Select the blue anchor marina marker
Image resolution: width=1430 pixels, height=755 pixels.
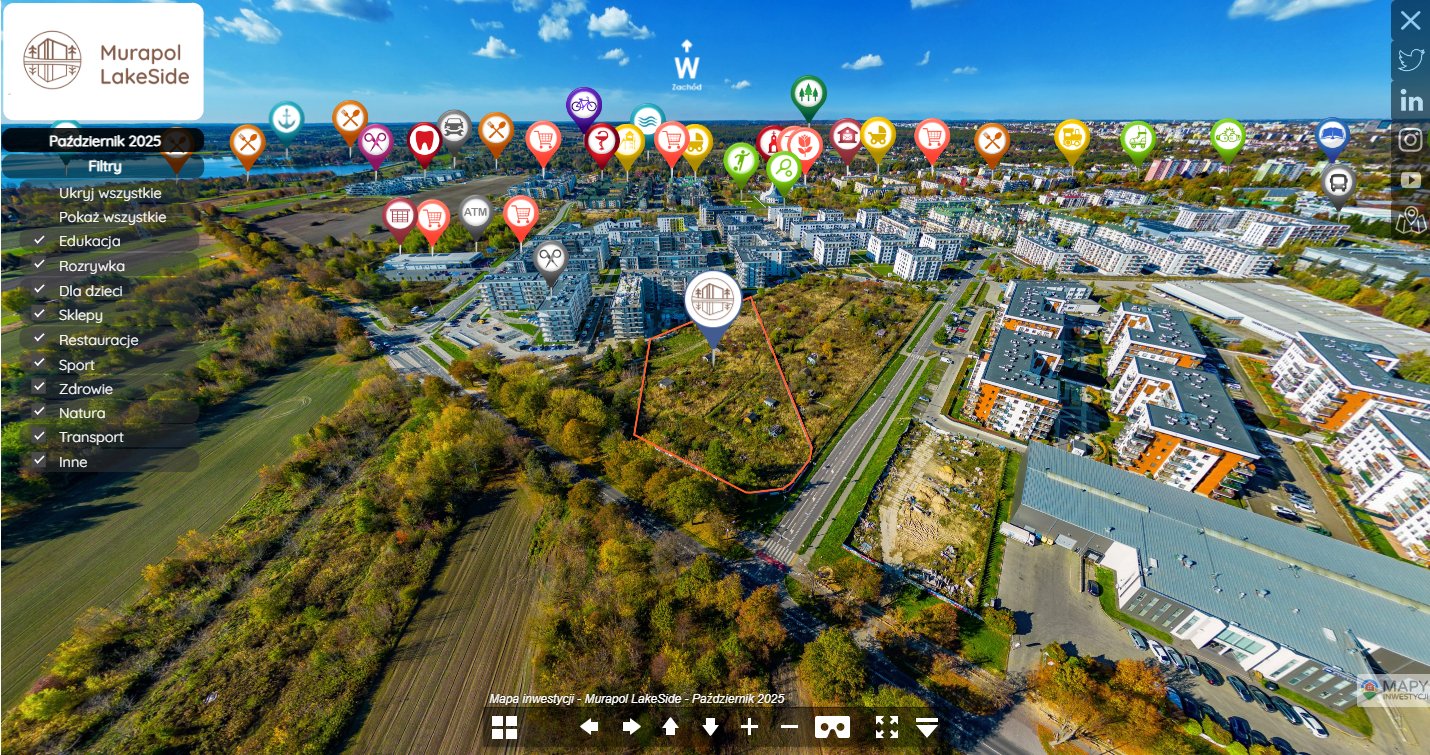(x=286, y=118)
